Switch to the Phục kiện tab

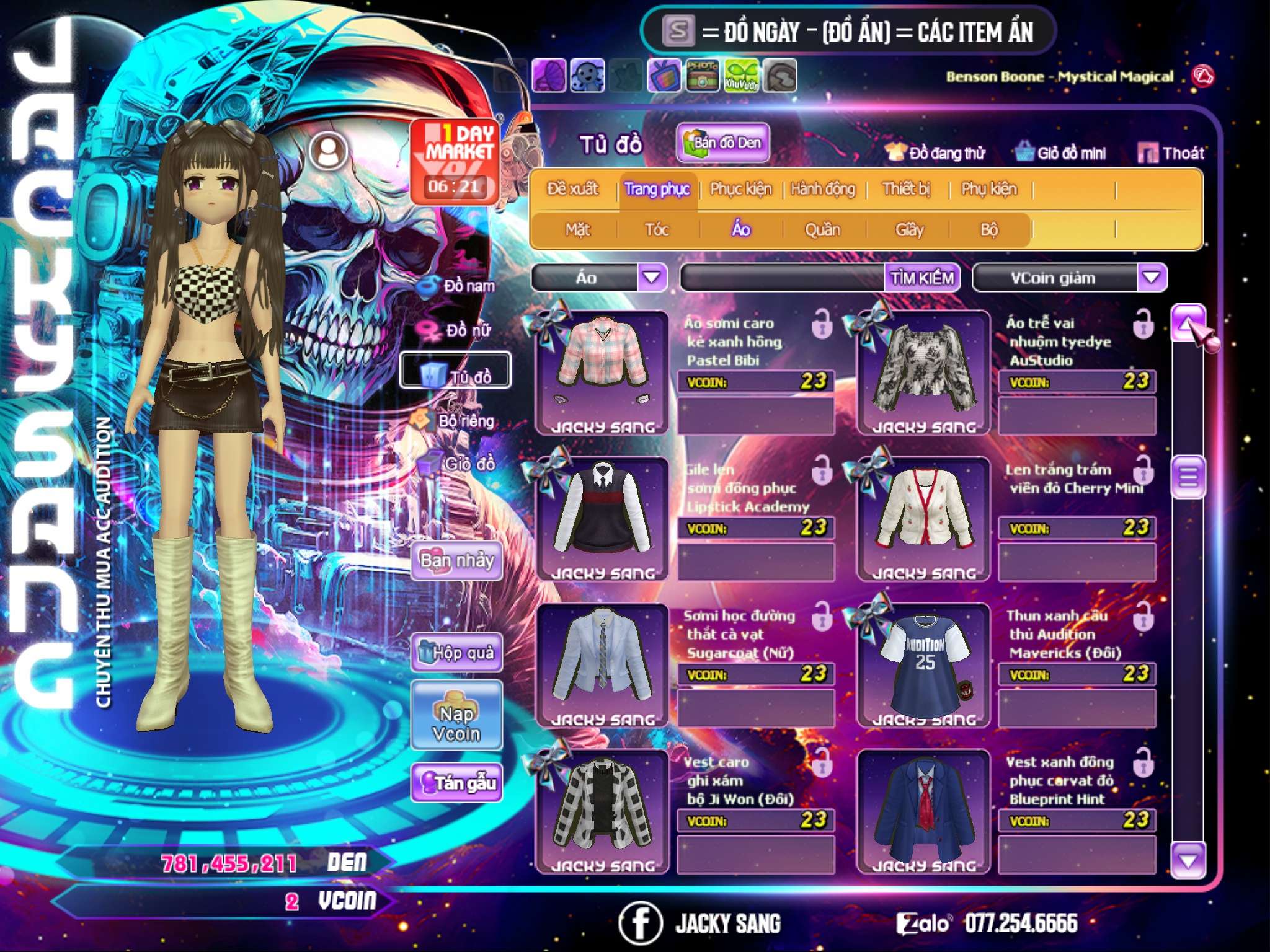740,189
